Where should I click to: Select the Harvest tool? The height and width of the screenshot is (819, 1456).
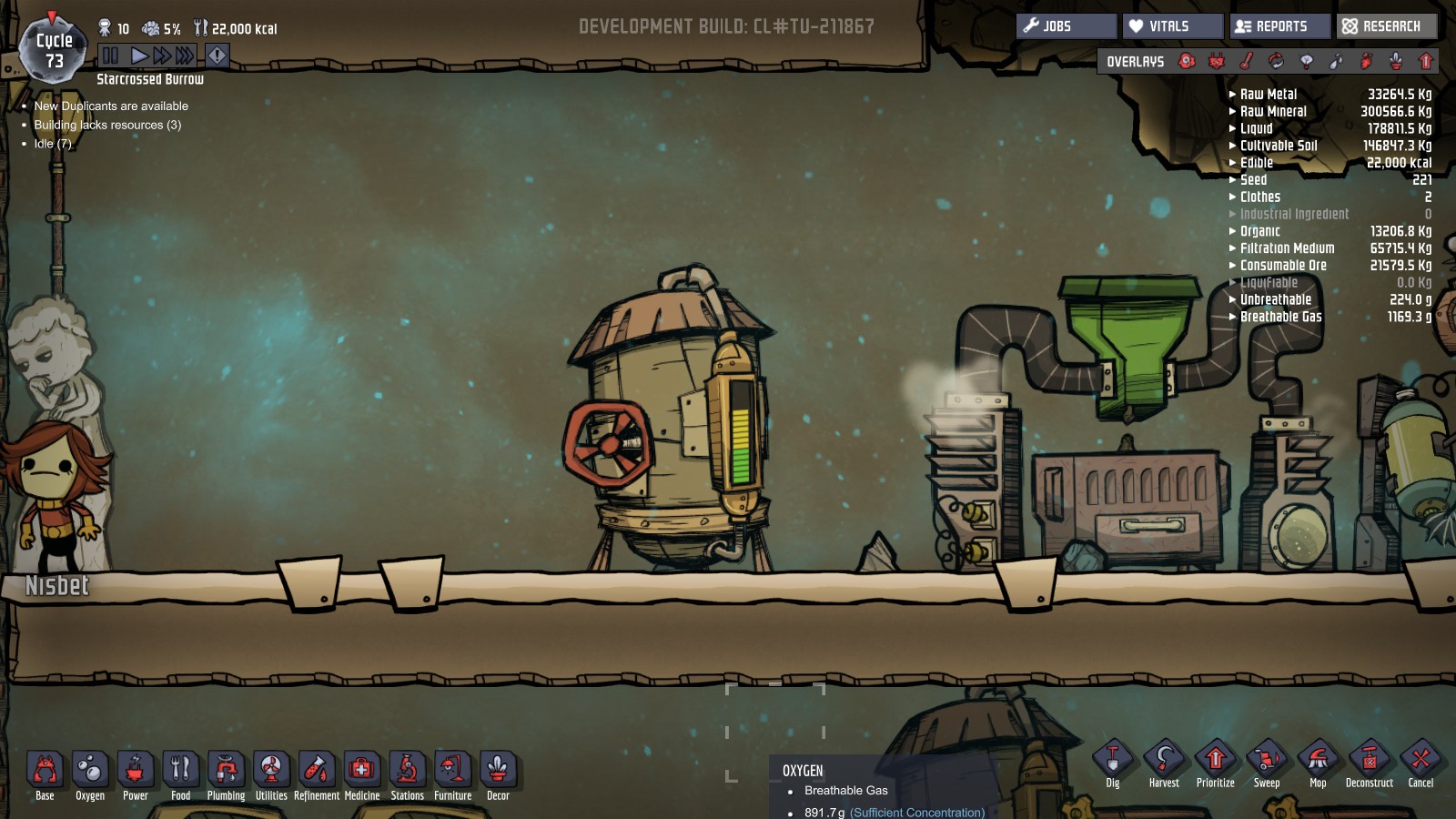tap(1164, 760)
